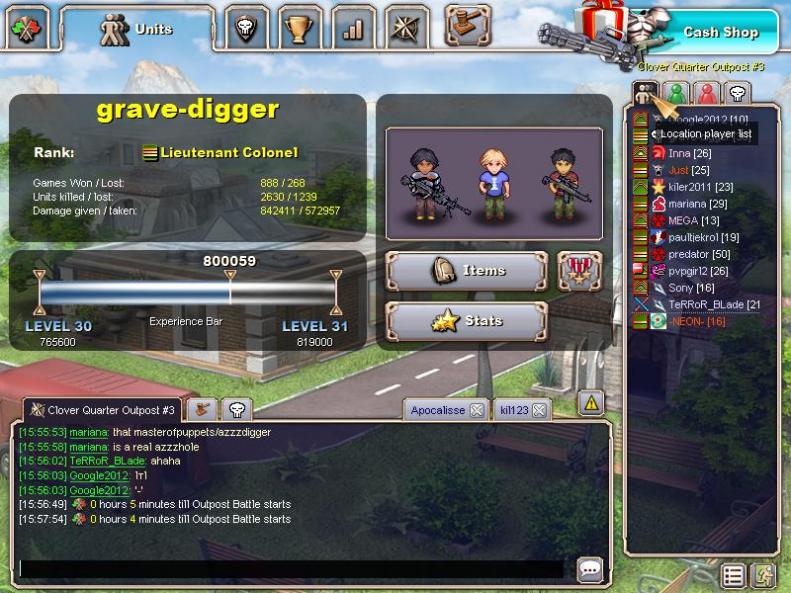Screen dimensions: 791x593
Task: Open the trophy tab
Action: point(298,29)
